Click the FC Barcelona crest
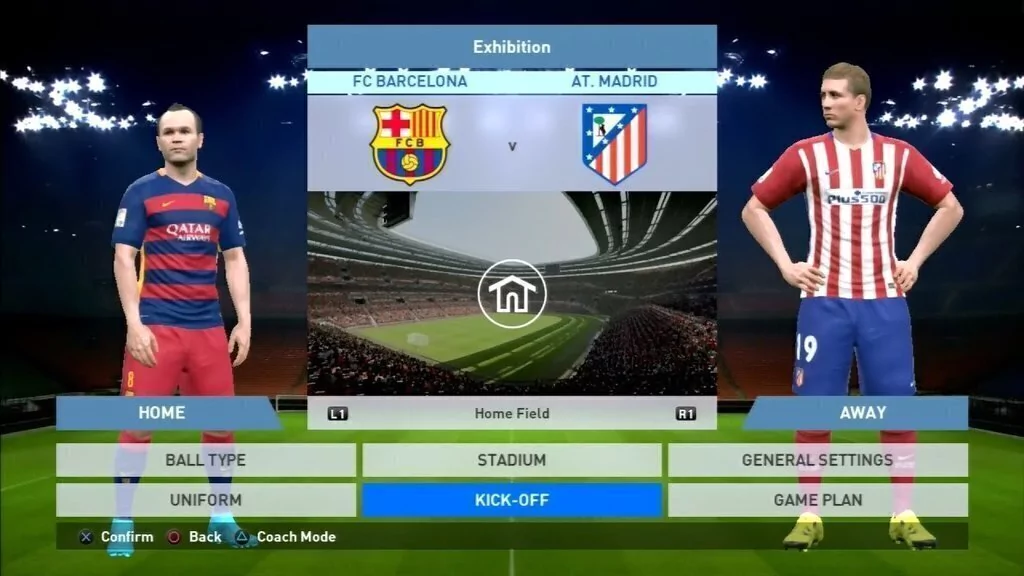Screen dimensions: 1024x576 (x=410, y=144)
